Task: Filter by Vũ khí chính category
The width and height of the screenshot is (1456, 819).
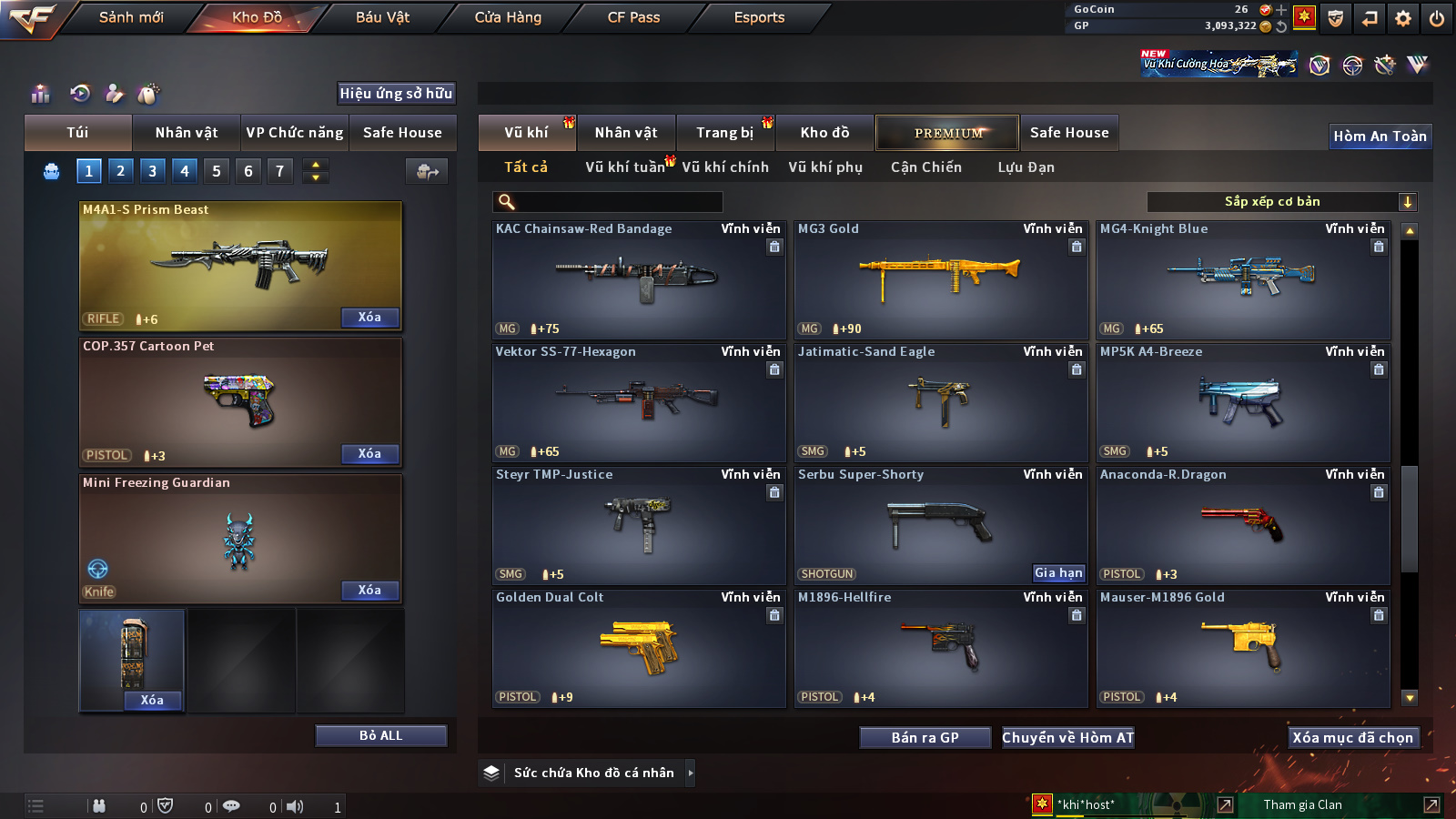Action: click(x=725, y=167)
